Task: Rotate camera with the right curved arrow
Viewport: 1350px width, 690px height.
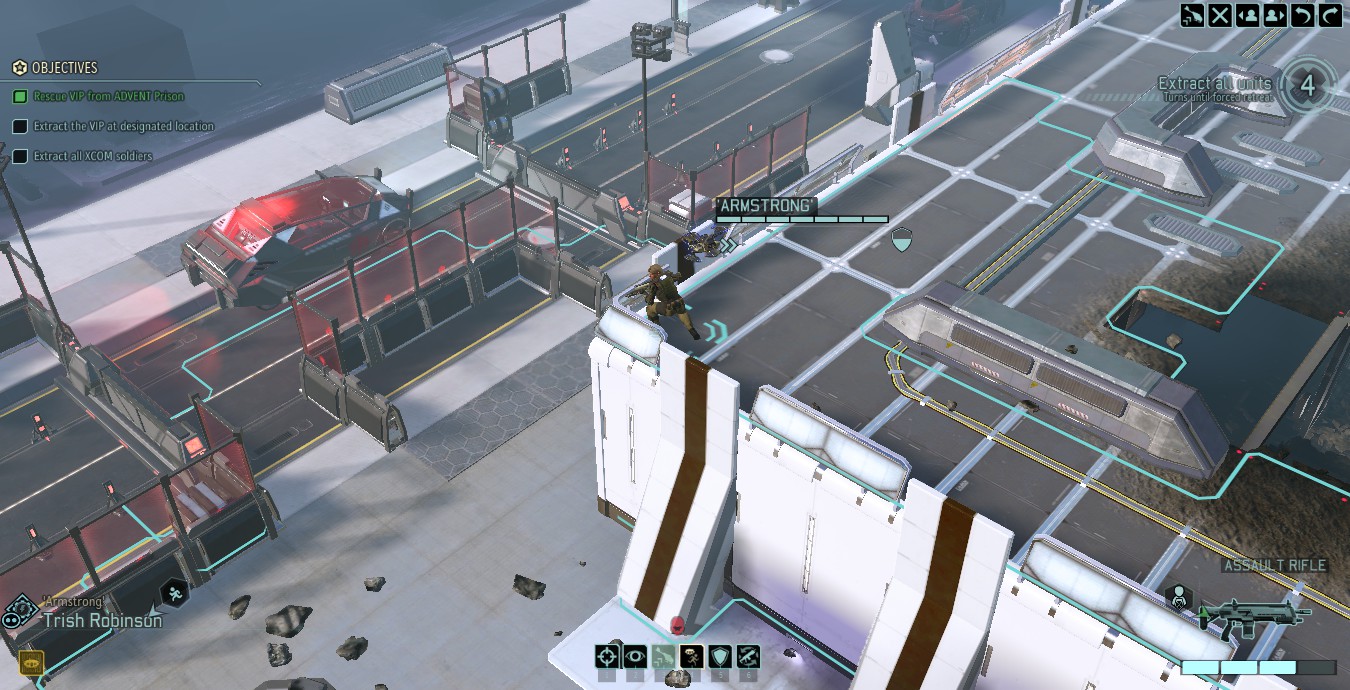Action: coord(1330,15)
